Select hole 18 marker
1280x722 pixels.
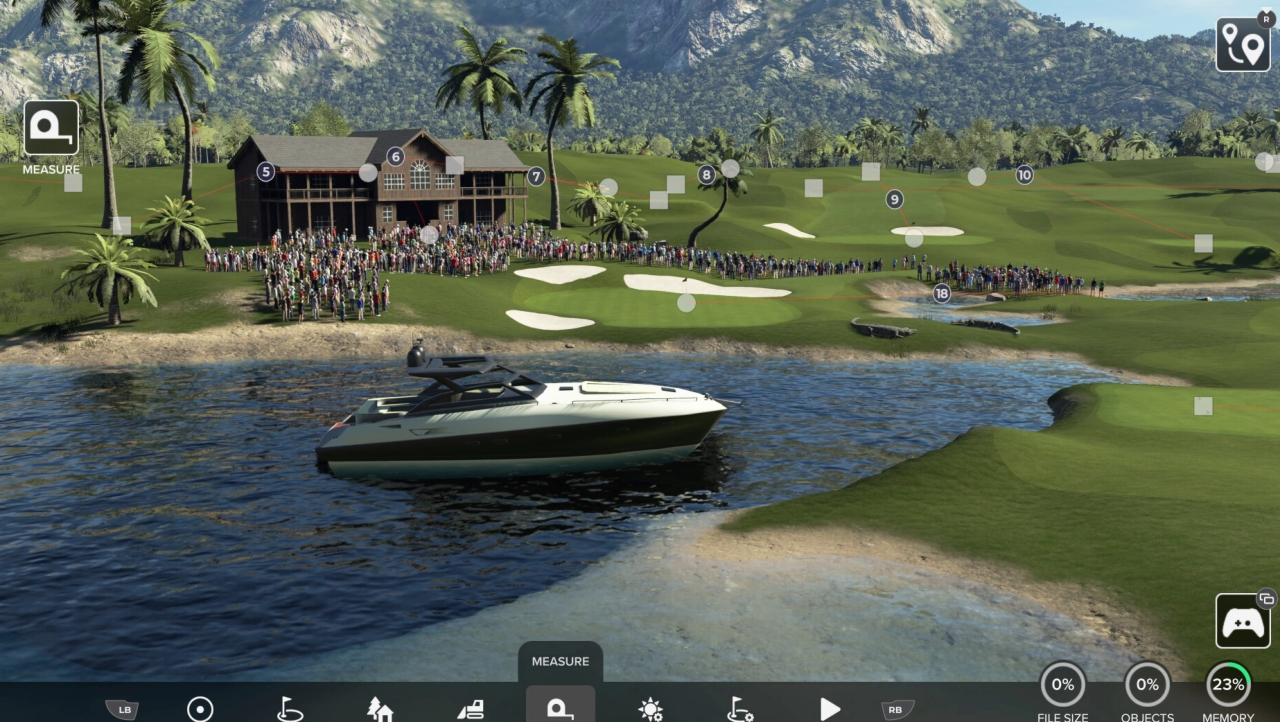click(942, 293)
